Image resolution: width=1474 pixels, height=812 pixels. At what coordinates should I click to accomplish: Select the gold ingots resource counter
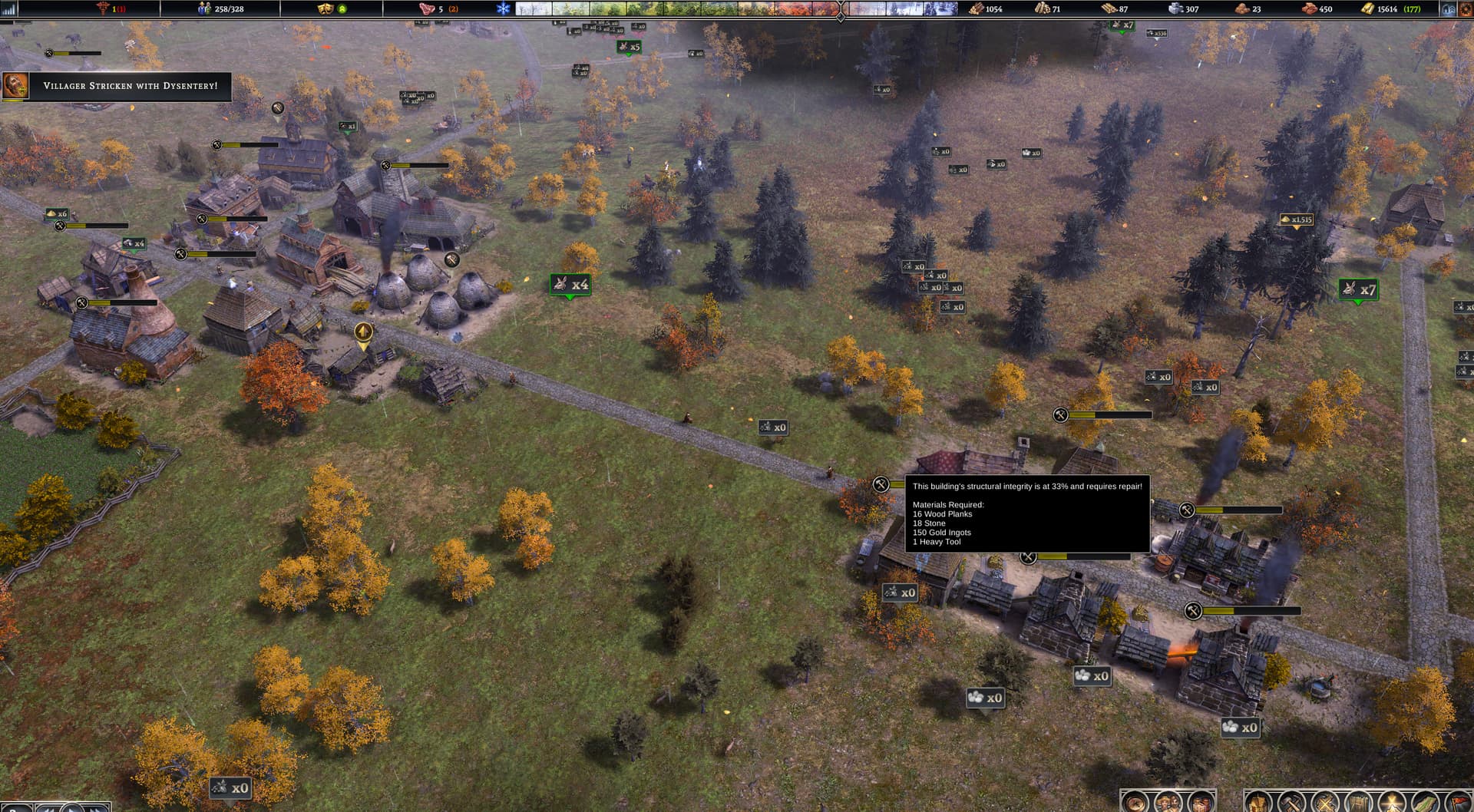[x=1368, y=8]
